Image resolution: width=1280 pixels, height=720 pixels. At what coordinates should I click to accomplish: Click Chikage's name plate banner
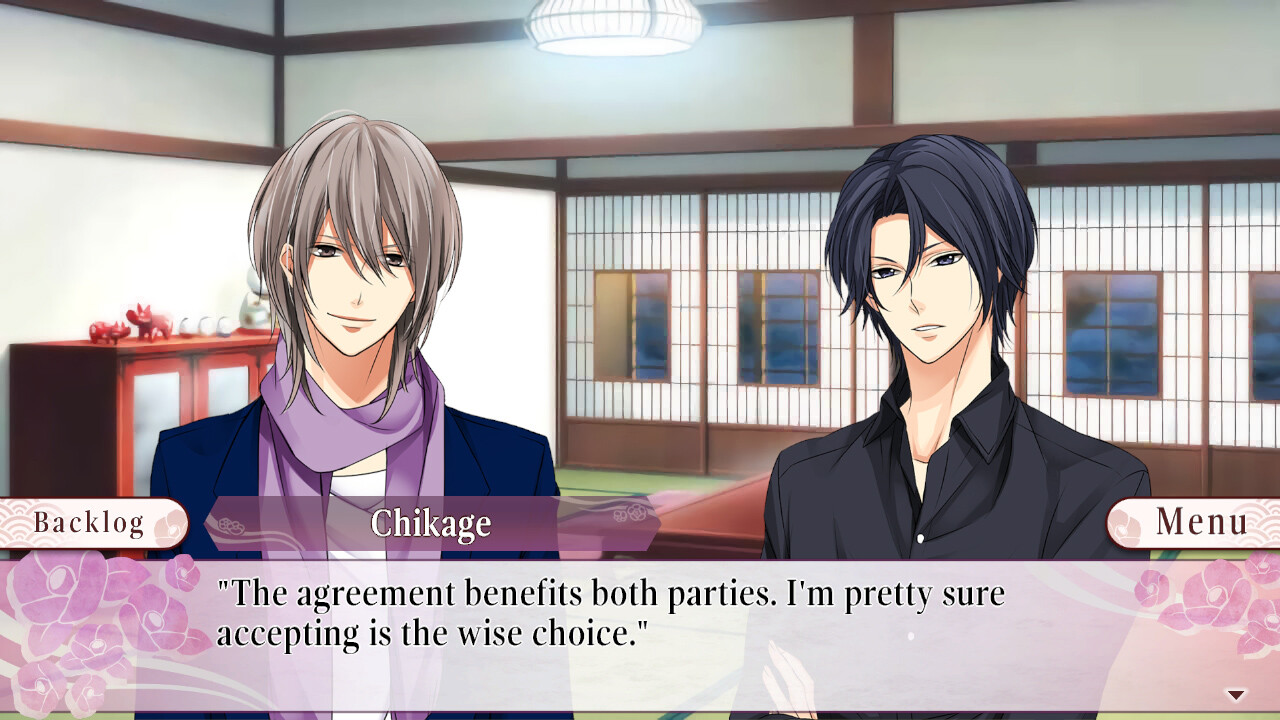432,524
